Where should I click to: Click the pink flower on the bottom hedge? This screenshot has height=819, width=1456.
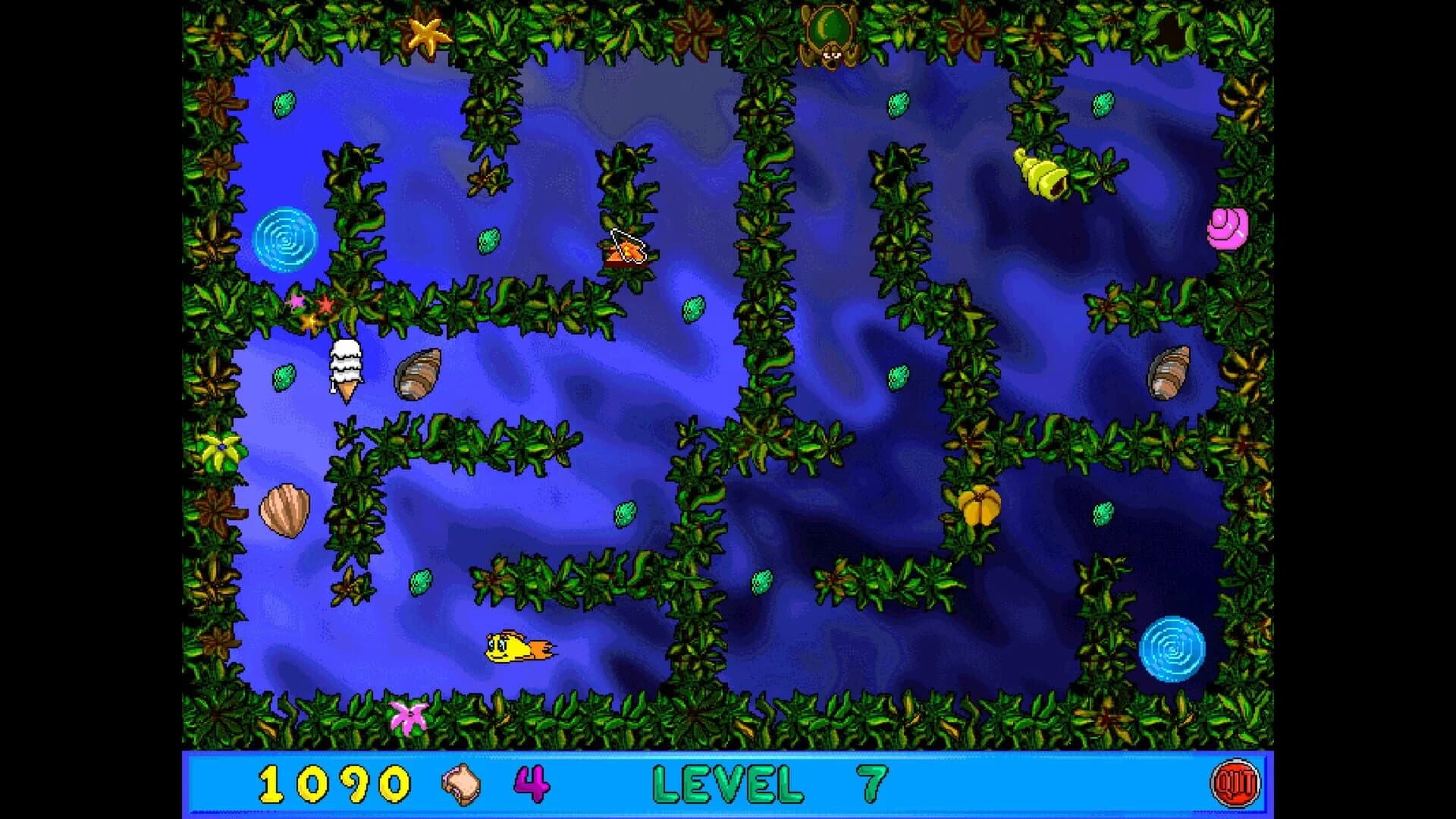[408, 717]
